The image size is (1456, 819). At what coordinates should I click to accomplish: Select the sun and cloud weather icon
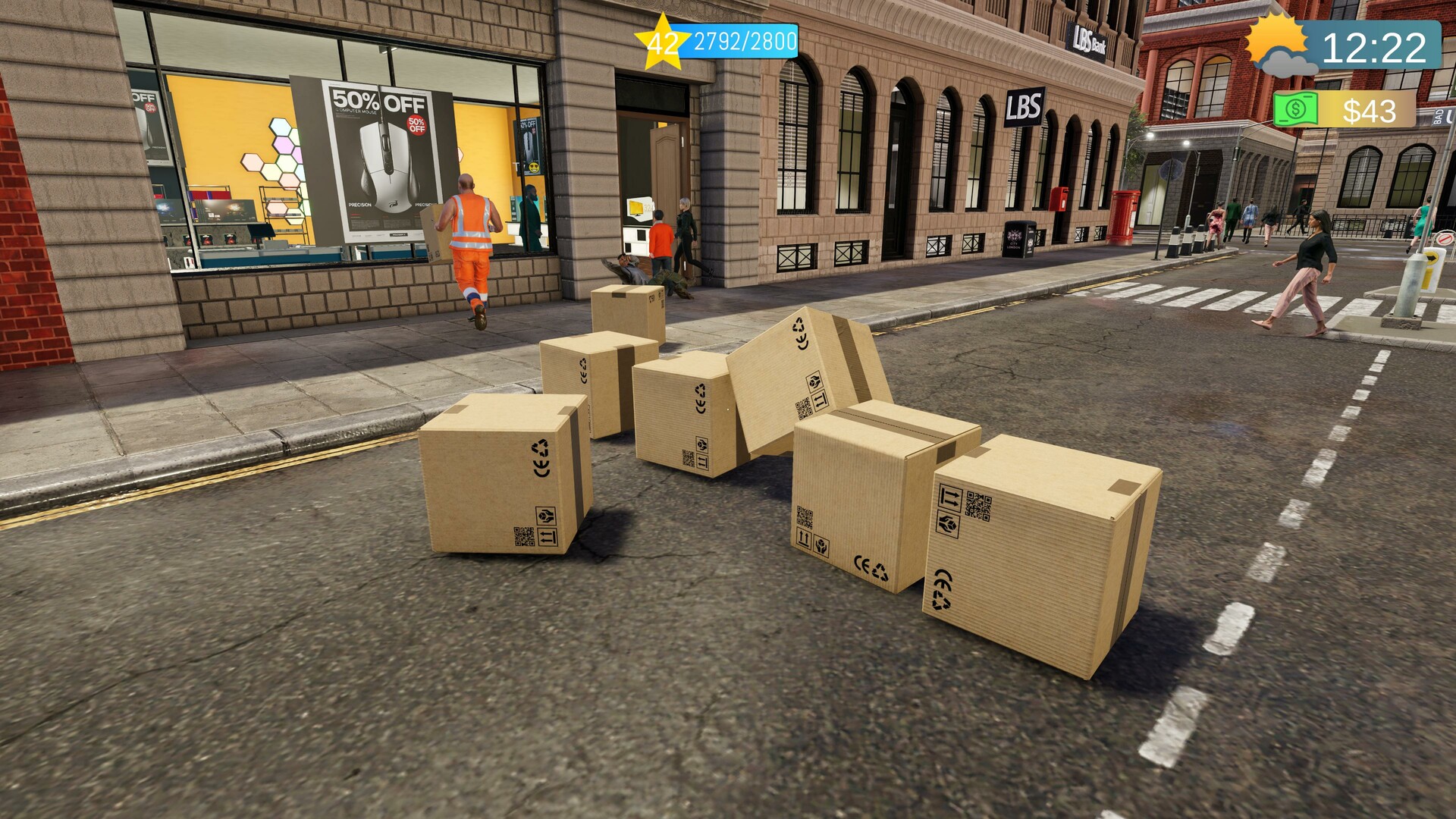pyautogui.click(x=1281, y=45)
